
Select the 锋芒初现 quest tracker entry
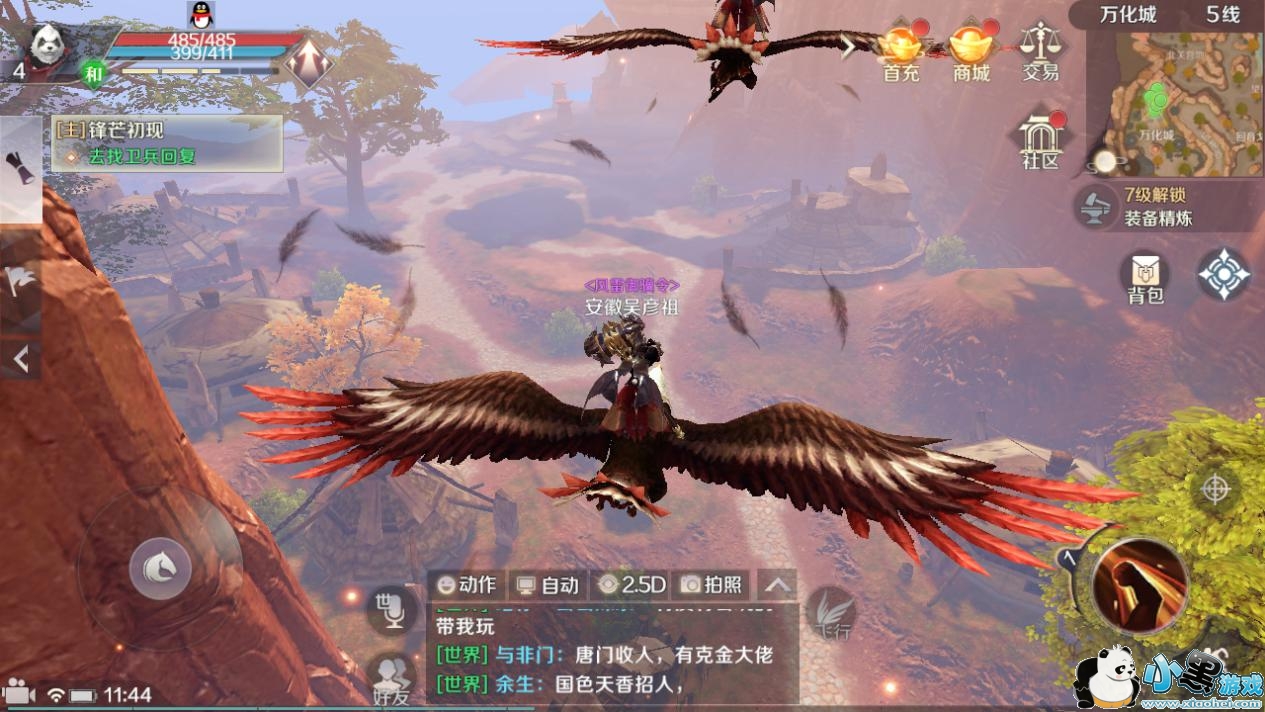click(x=166, y=143)
